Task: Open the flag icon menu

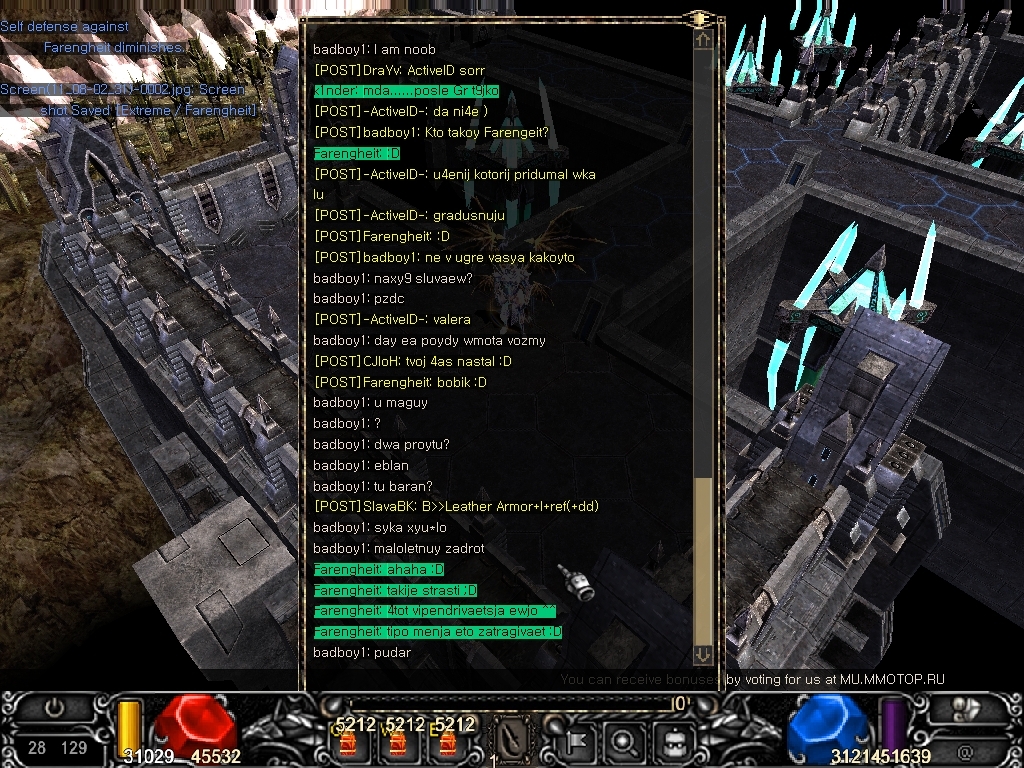Action: (x=579, y=741)
